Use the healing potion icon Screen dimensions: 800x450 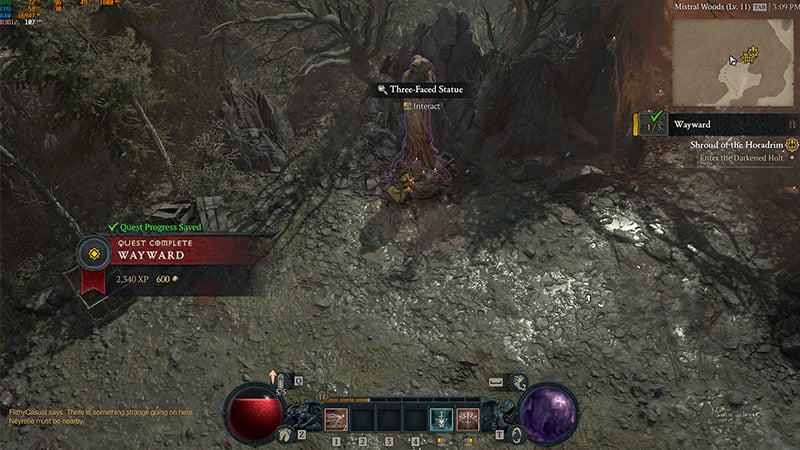[x=282, y=382]
